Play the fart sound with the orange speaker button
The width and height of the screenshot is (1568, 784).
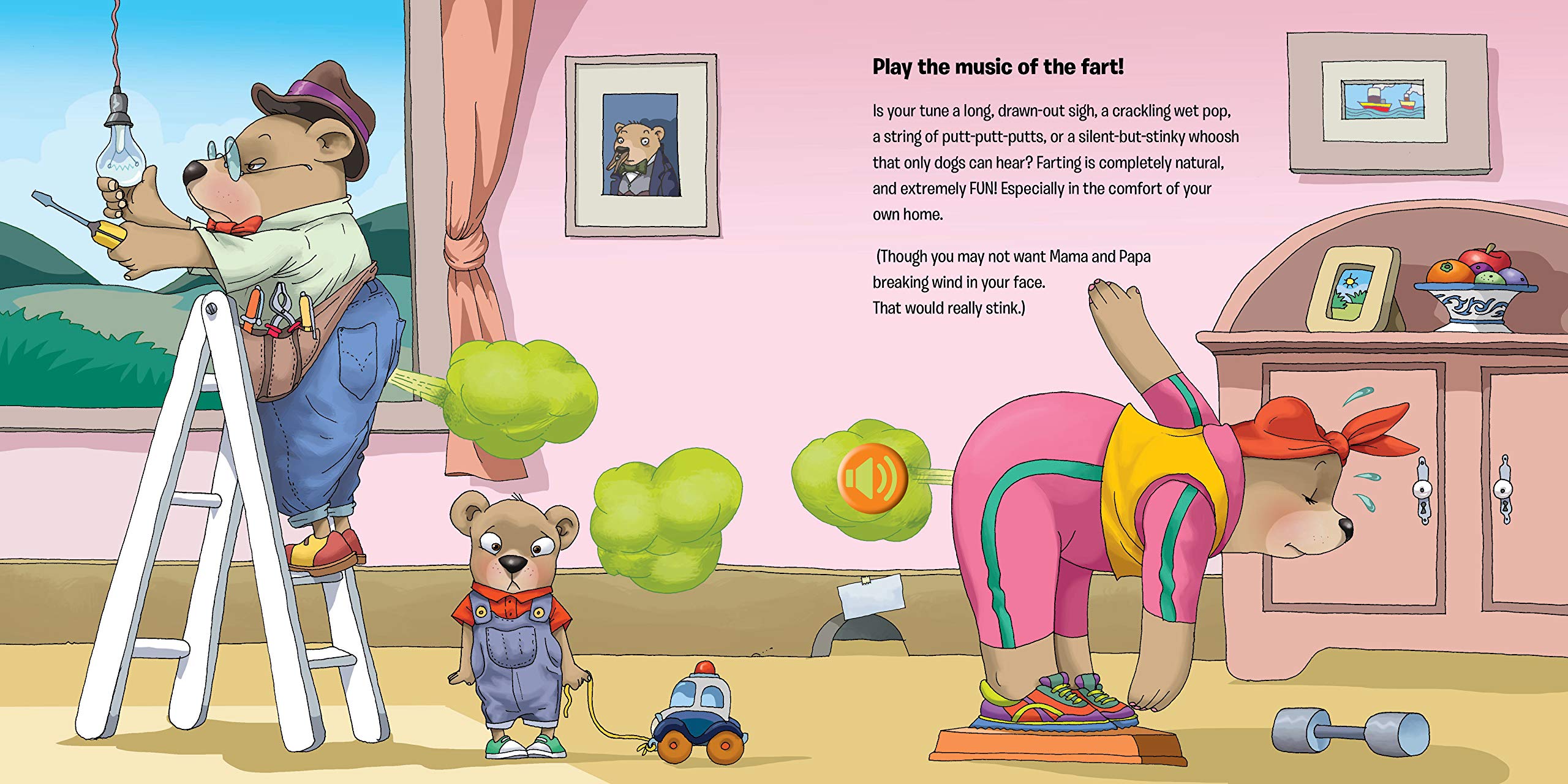[872, 478]
